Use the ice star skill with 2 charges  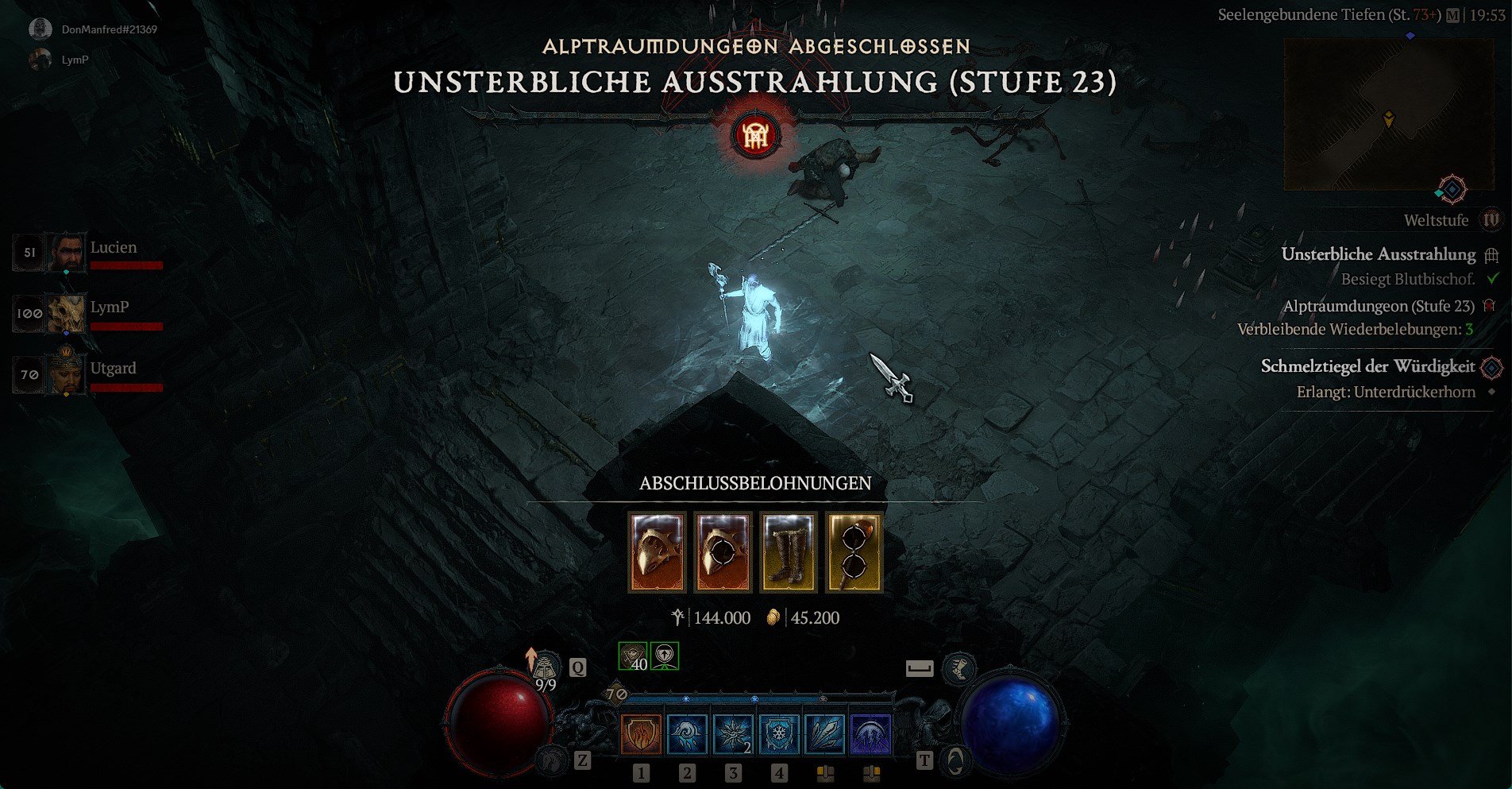tap(733, 733)
